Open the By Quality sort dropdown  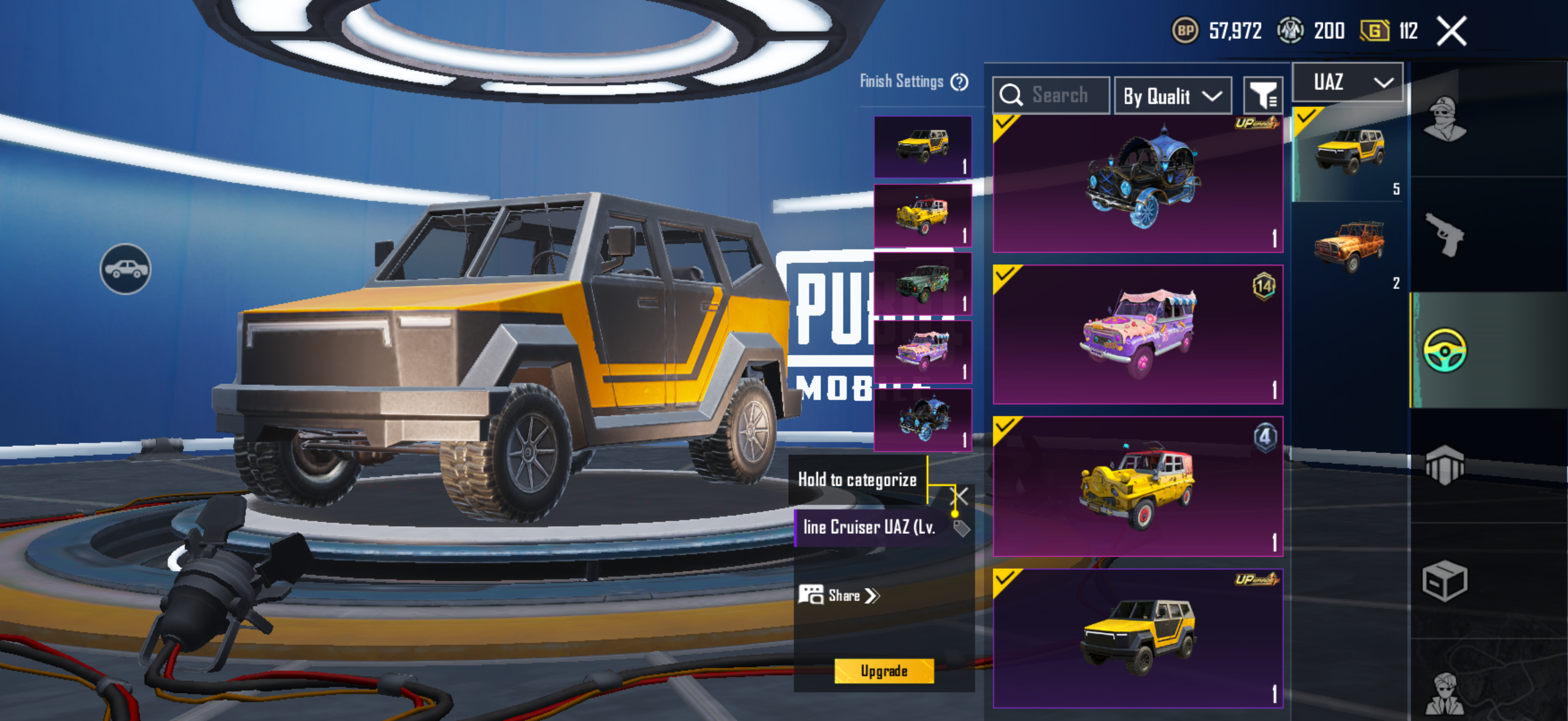tap(1172, 96)
